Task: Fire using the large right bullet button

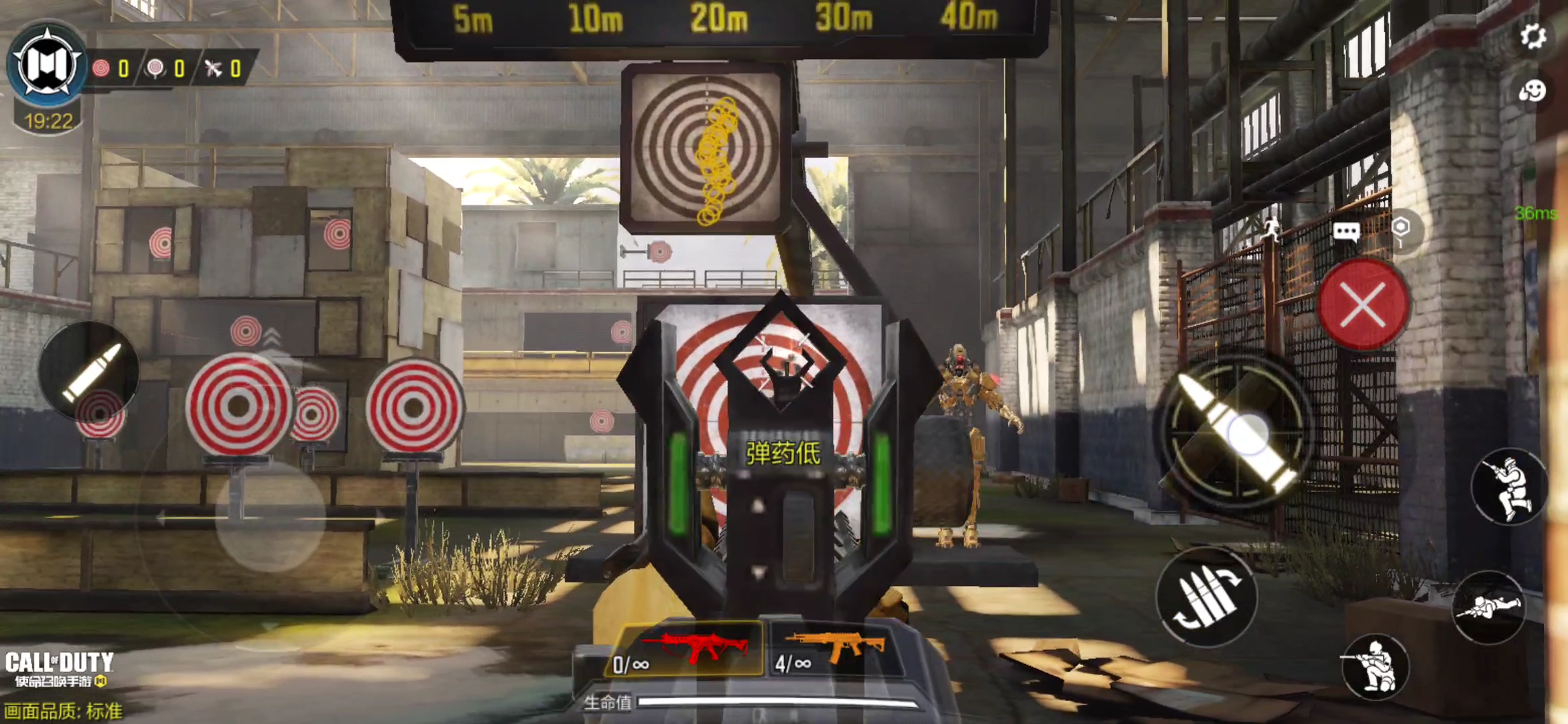Action: click(1235, 431)
